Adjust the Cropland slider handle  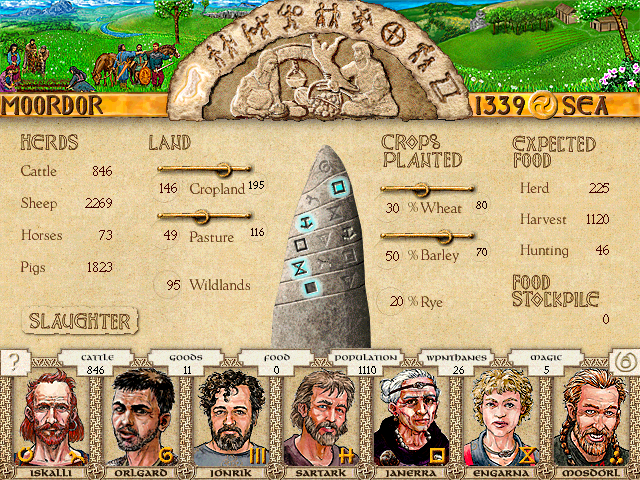tap(222, 169)
